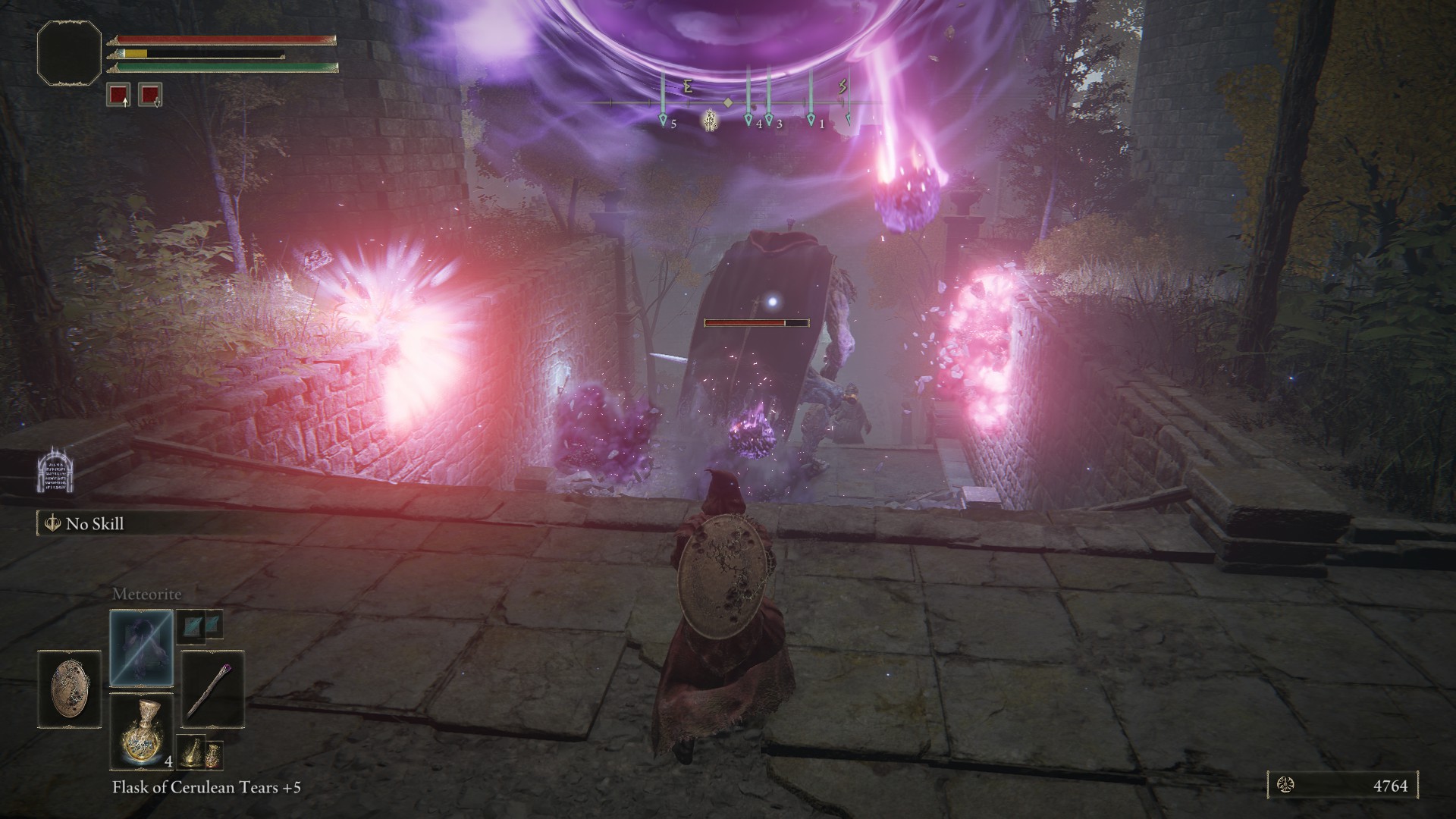Click the glowing summoning gate icon
Screen dimensions: 1456x819
pos(56,471)
